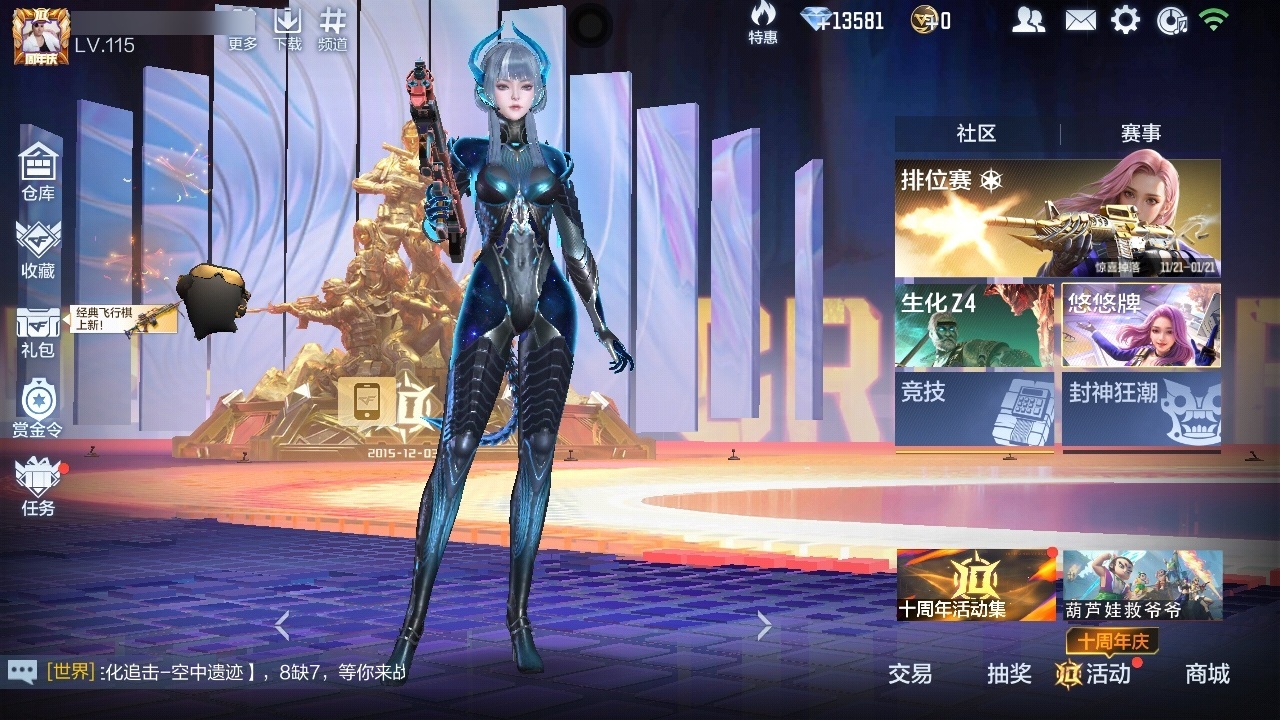Open the friends icon

coord(1028,20)
